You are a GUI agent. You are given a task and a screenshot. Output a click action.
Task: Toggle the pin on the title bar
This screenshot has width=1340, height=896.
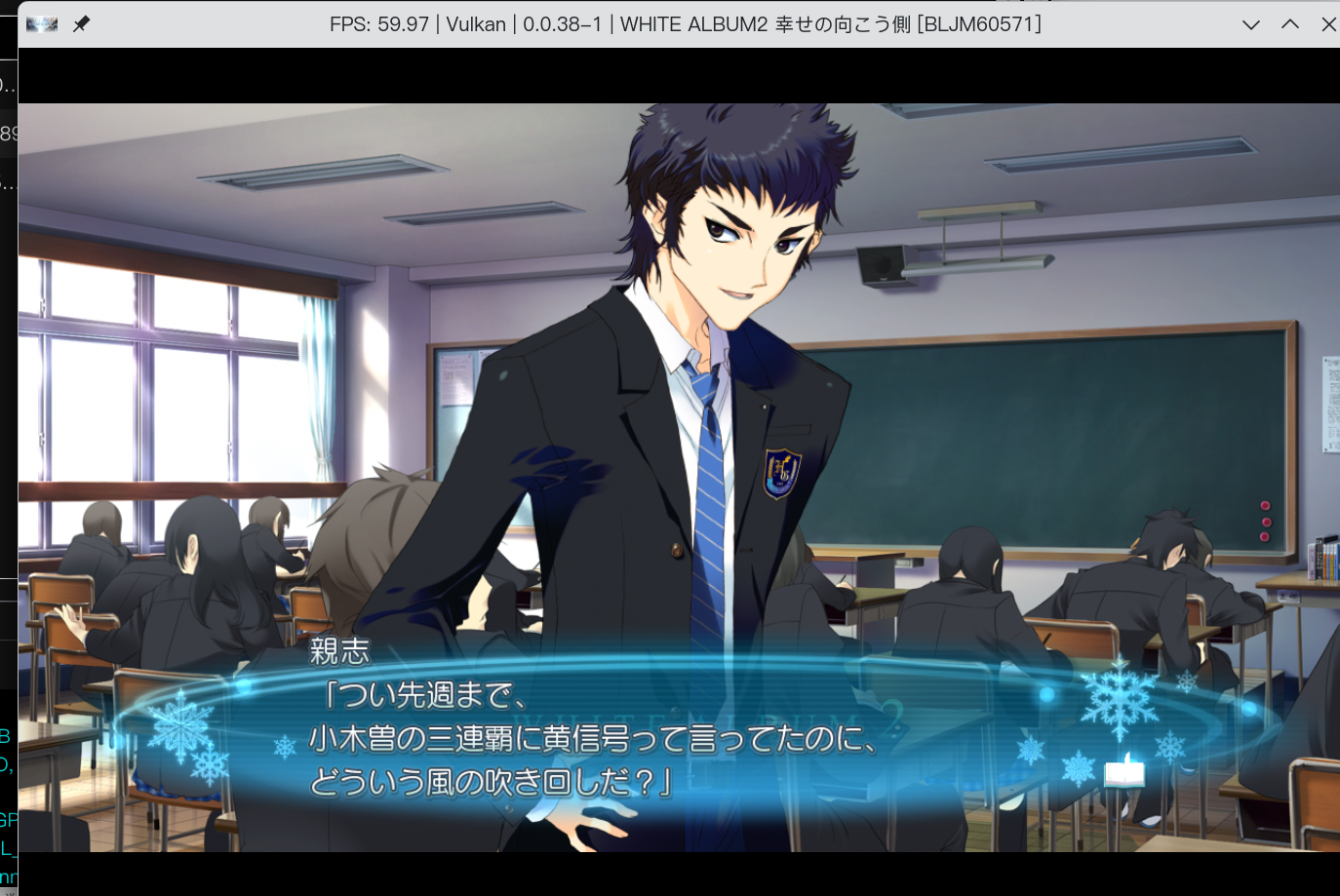tap(82, 23)
